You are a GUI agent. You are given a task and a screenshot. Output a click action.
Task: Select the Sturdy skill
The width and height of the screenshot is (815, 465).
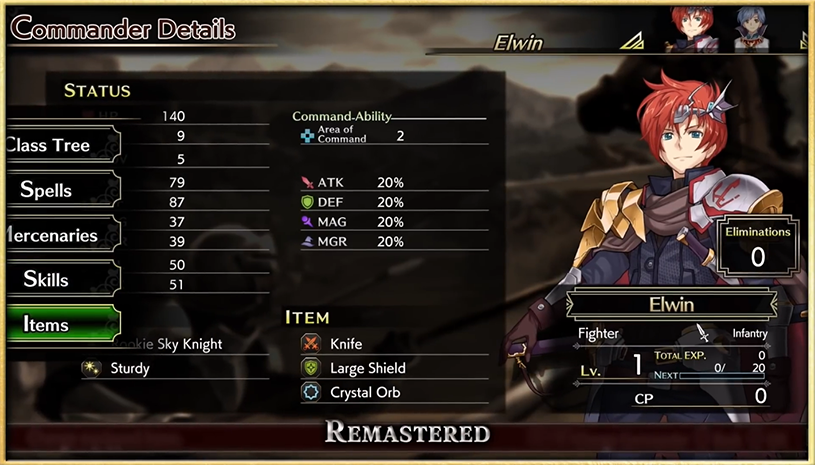(x=129, y=368)
